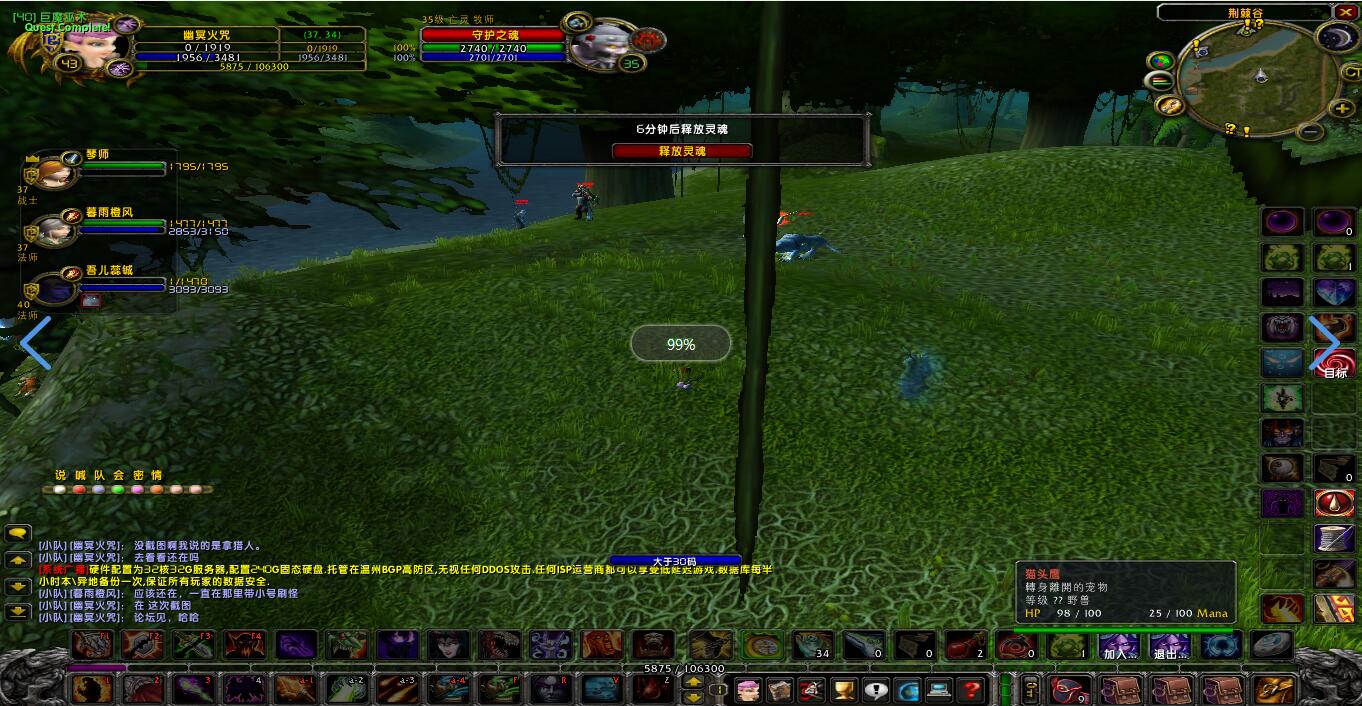
Task: Open the chat speech bubble button
Action: coord(17,534)
